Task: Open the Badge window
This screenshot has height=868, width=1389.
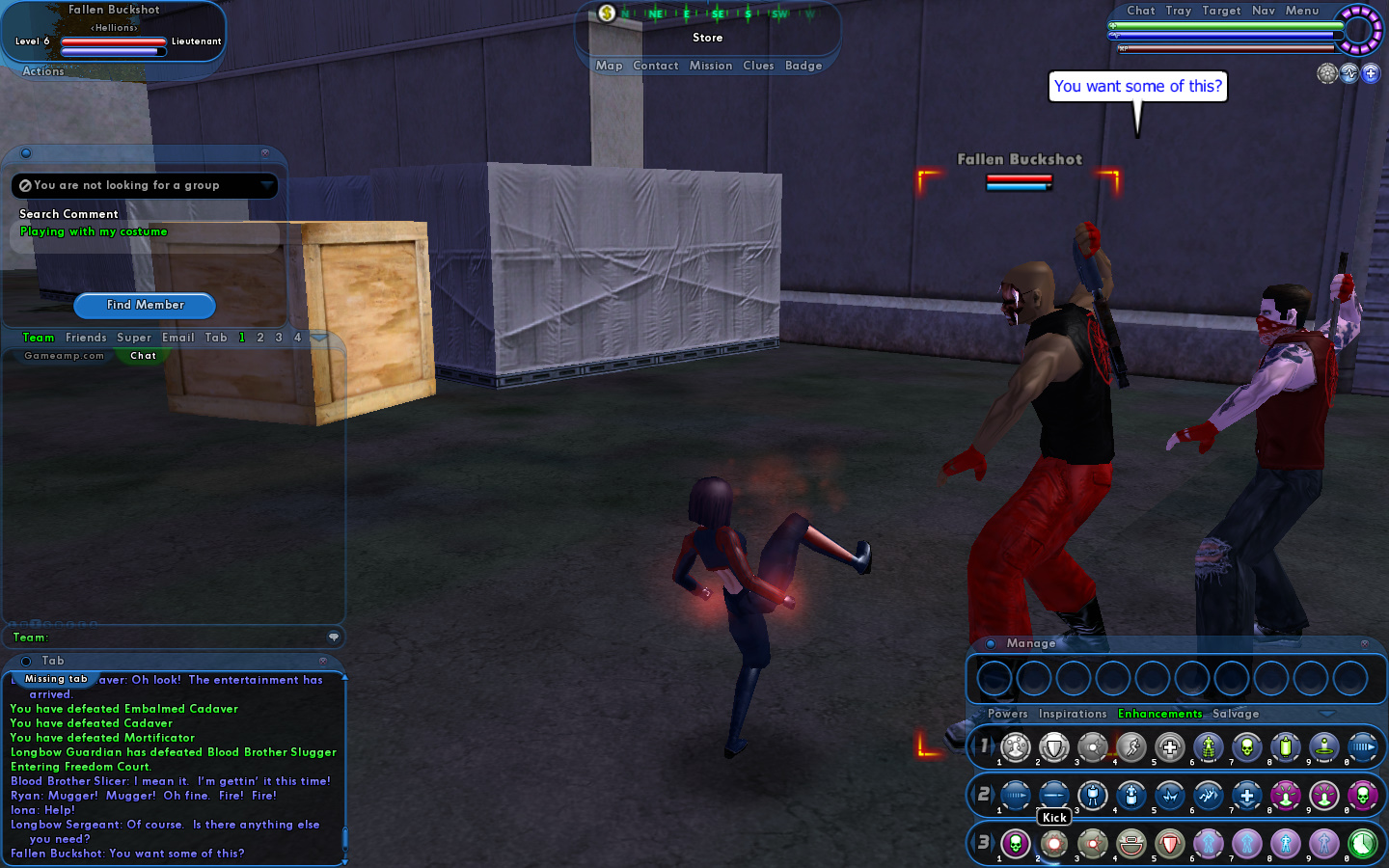Action: point(803,66)
